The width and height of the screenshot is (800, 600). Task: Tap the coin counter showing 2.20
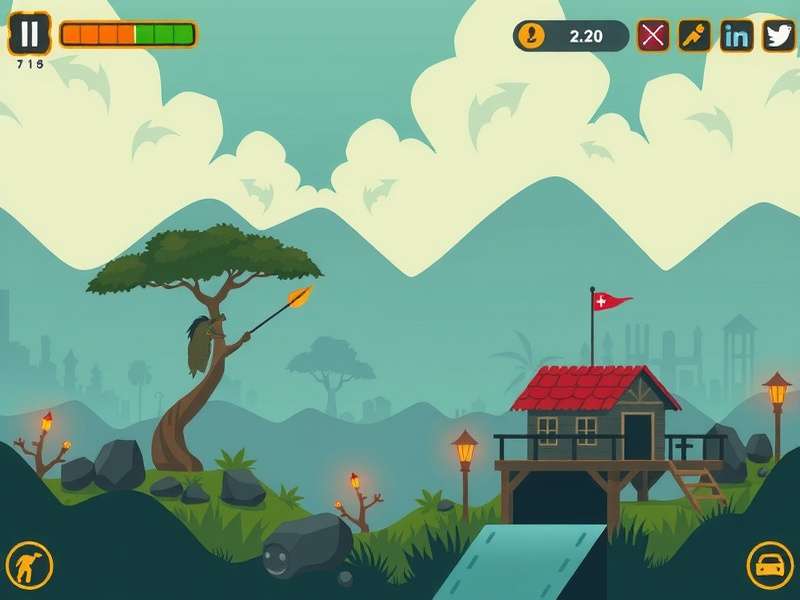pos(571,36)
